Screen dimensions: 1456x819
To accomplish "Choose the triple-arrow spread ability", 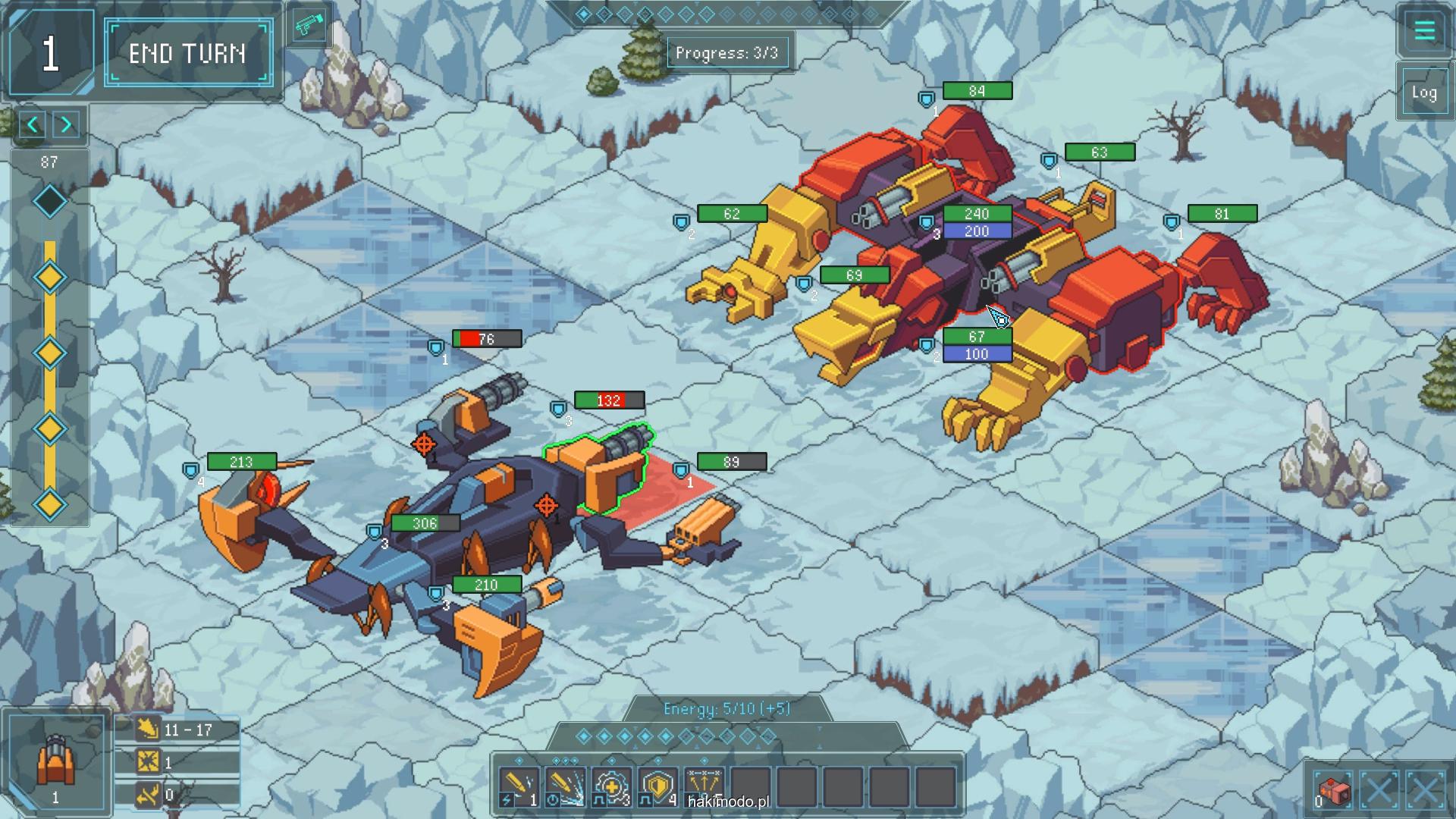I will point(704,786).
